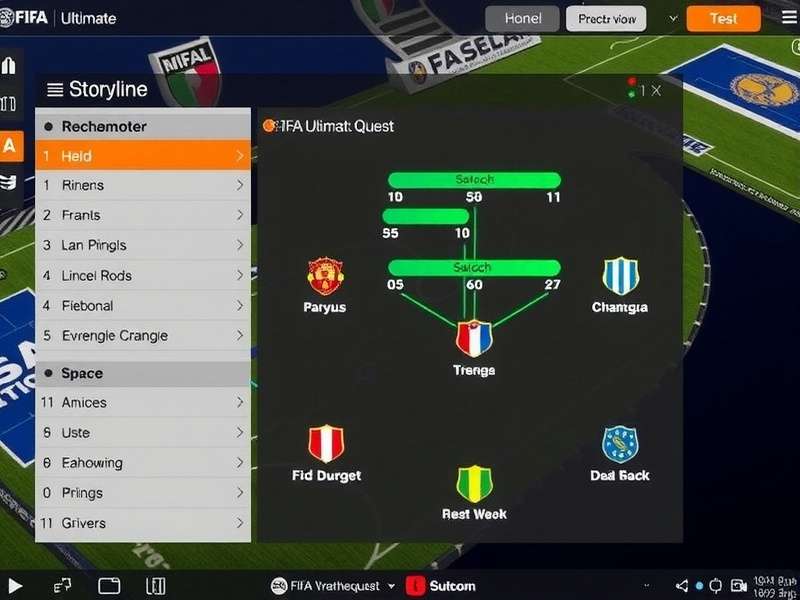This screenshot has width=800, height=600.
Task: Switch to the Prectr view button
Action: pyautogui.click(x=606, y=18)
